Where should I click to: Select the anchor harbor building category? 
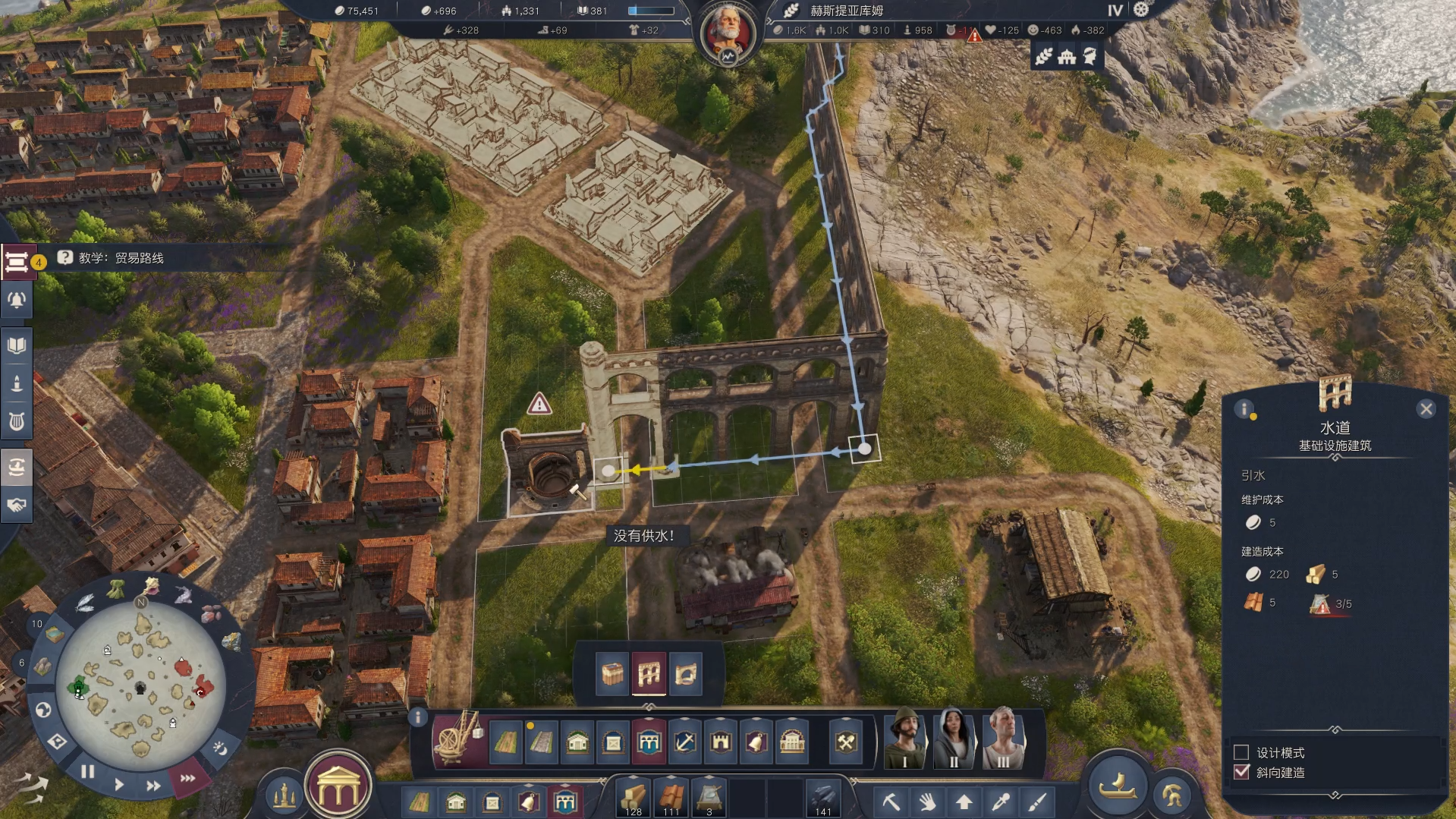(x=684, y=742)
